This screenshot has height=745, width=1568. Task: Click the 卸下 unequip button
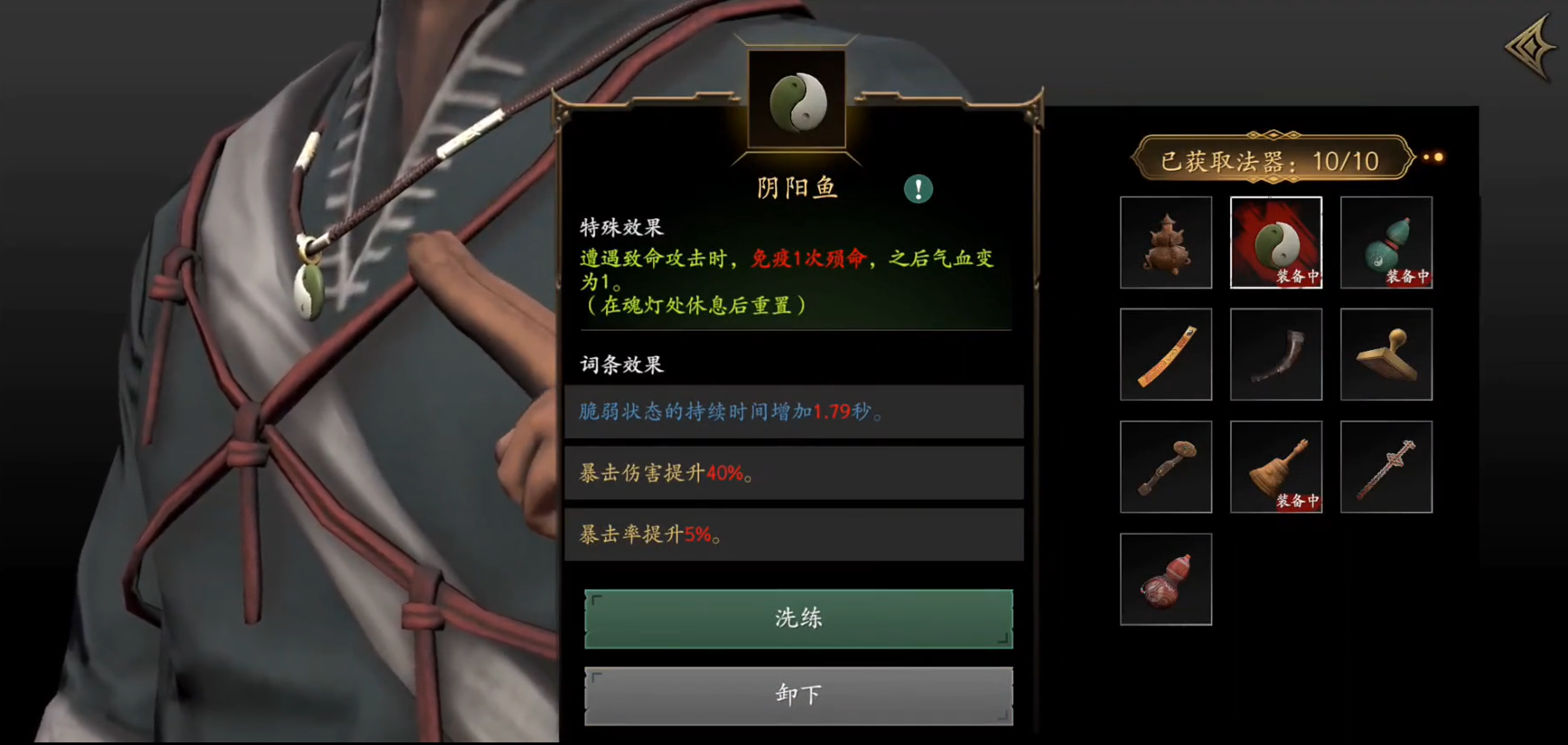pyautogui.click(x=797, y=693)
